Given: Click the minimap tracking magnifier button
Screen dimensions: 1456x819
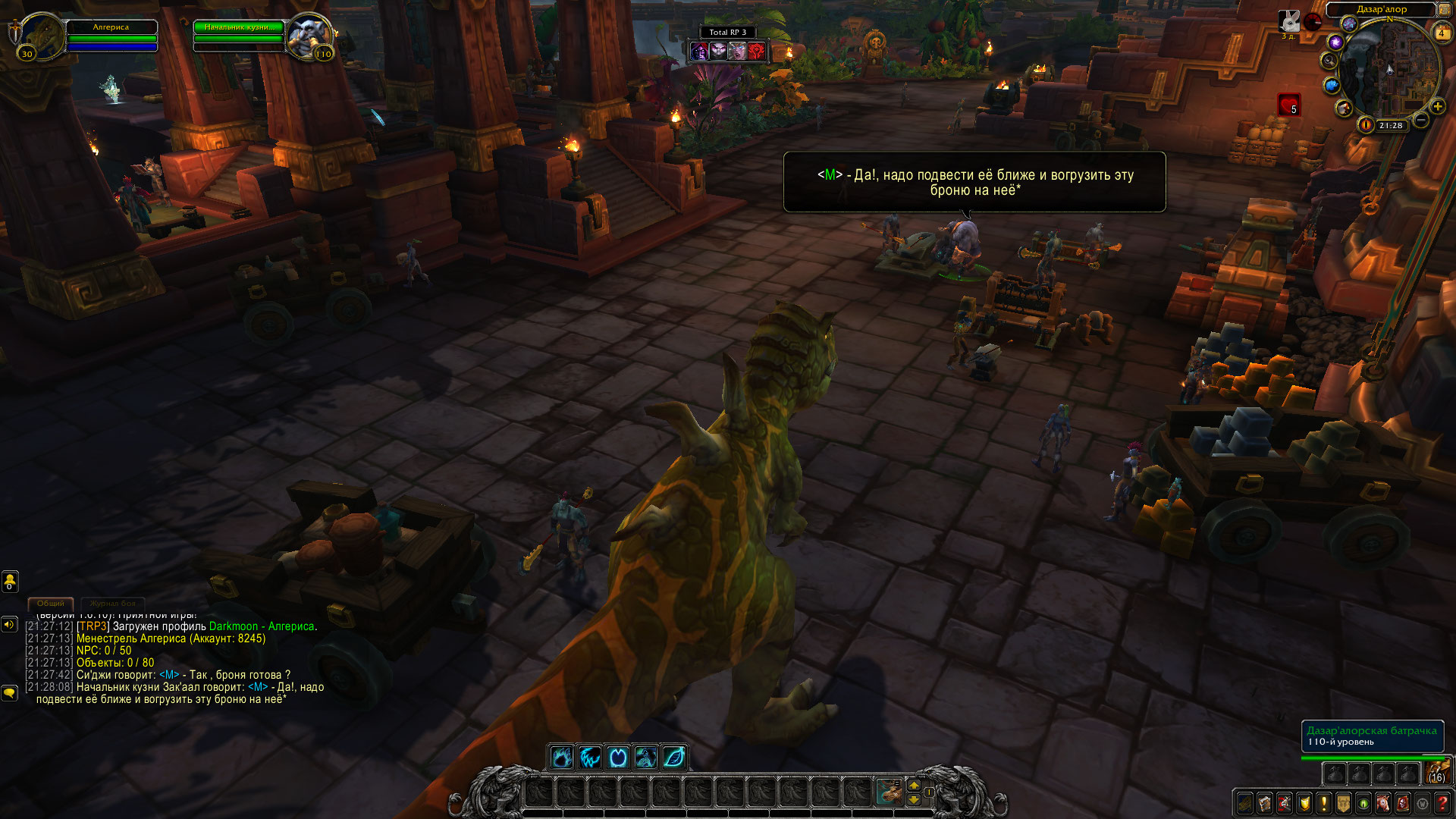Looking at the screenshot, I should 1329,61.
